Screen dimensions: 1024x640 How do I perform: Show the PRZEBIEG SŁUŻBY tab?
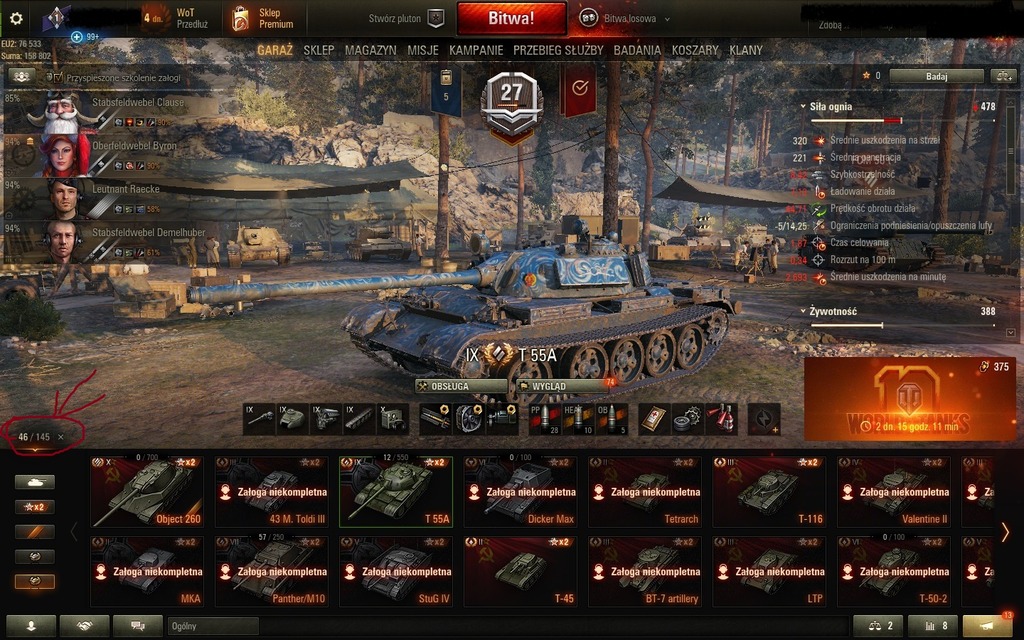[558, 50]
